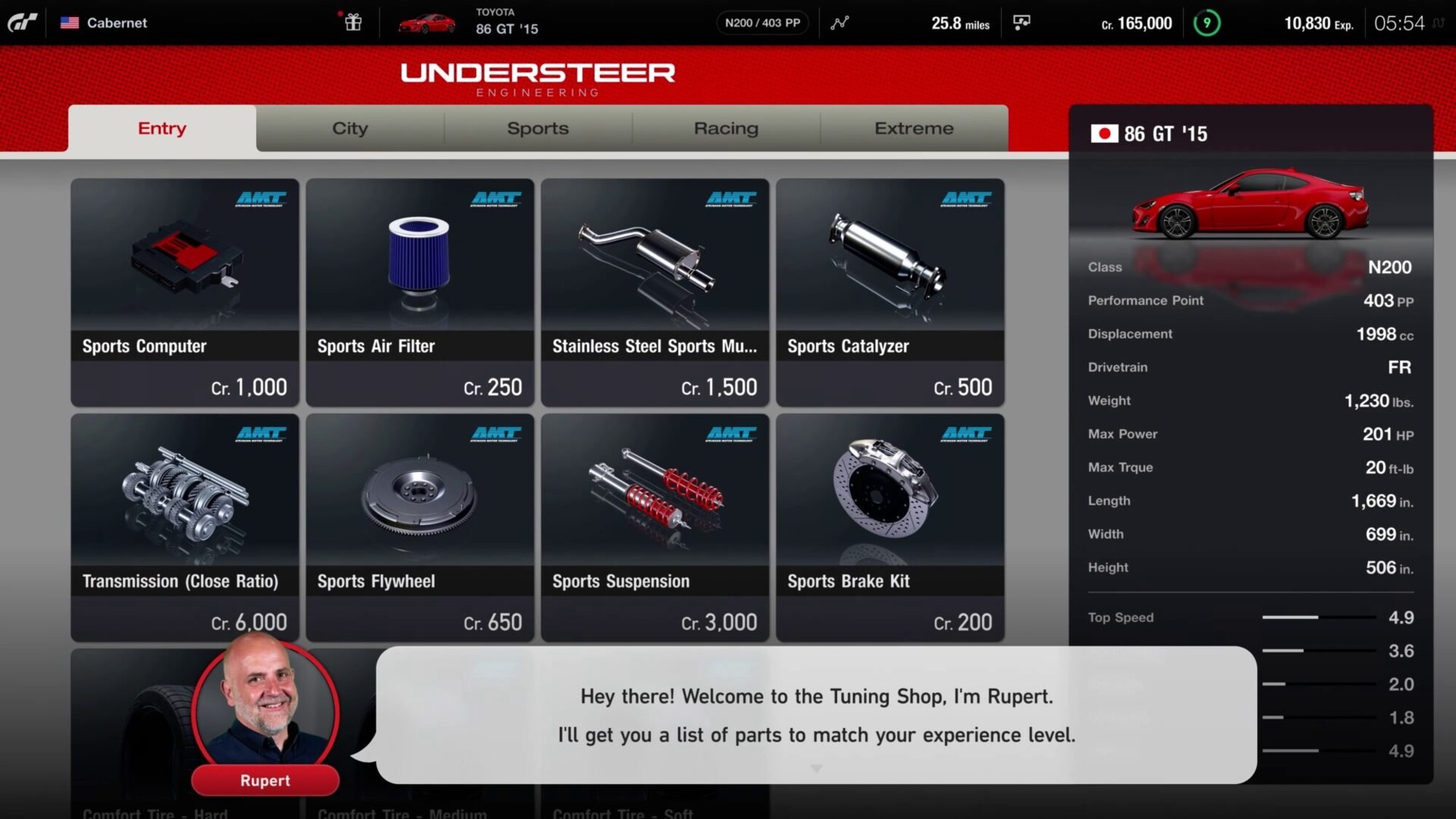Choose the Sports Brake Kit
1456x819 pixels.
click(x=890, y=527)
